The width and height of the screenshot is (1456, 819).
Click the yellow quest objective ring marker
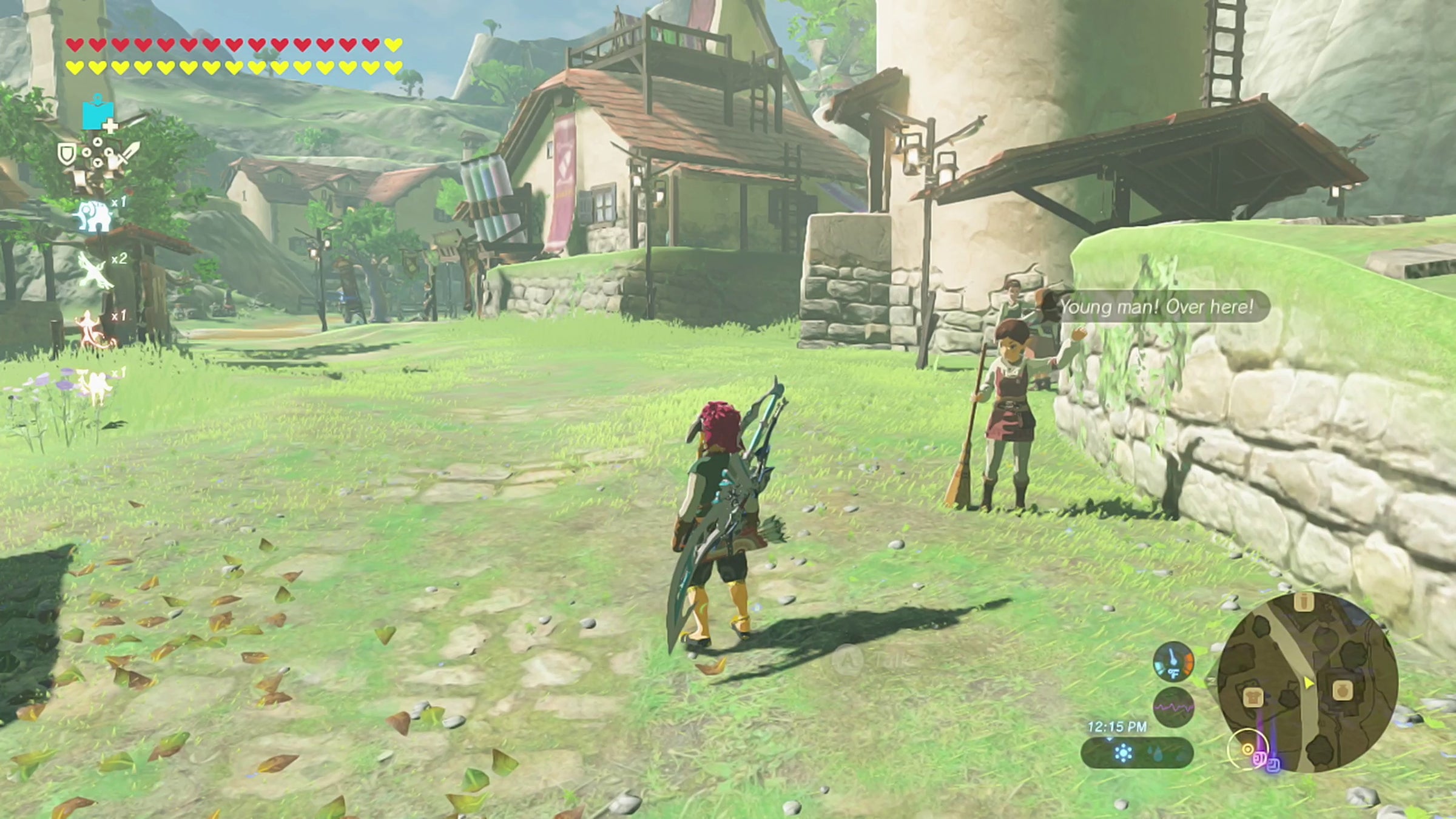[1246, 750]
